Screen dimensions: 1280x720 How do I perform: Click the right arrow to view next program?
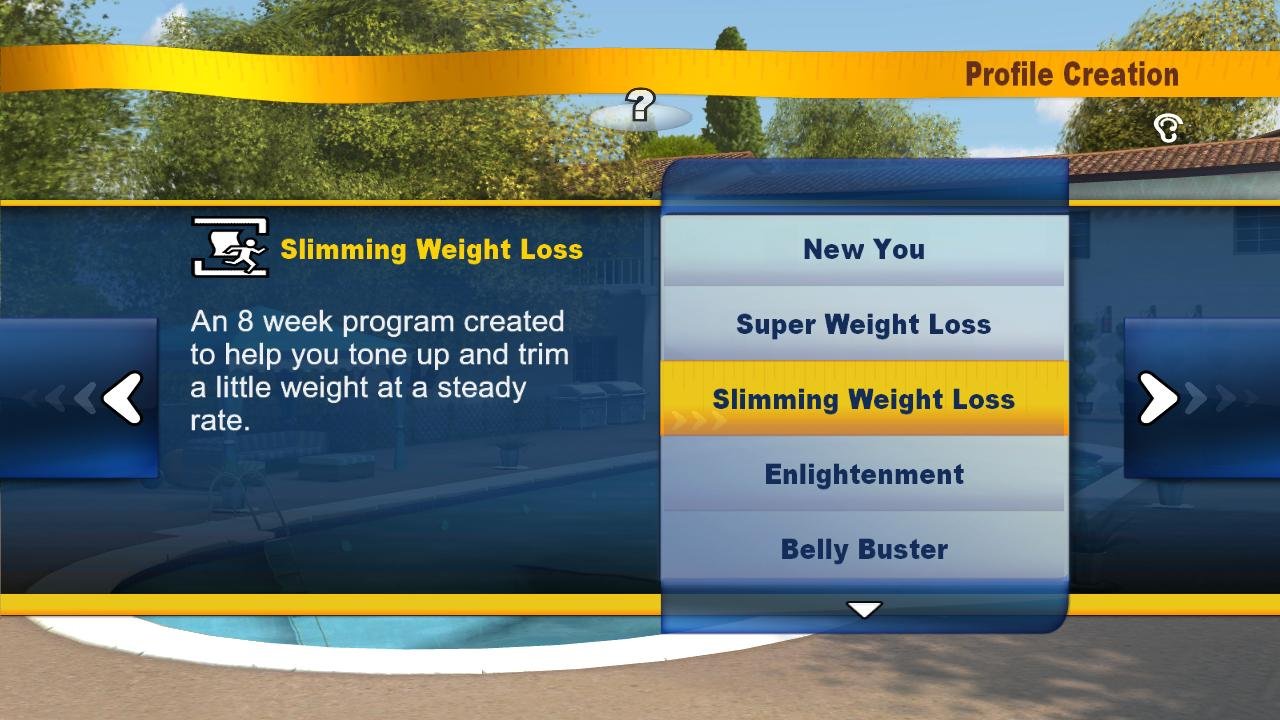point(1157,398)
